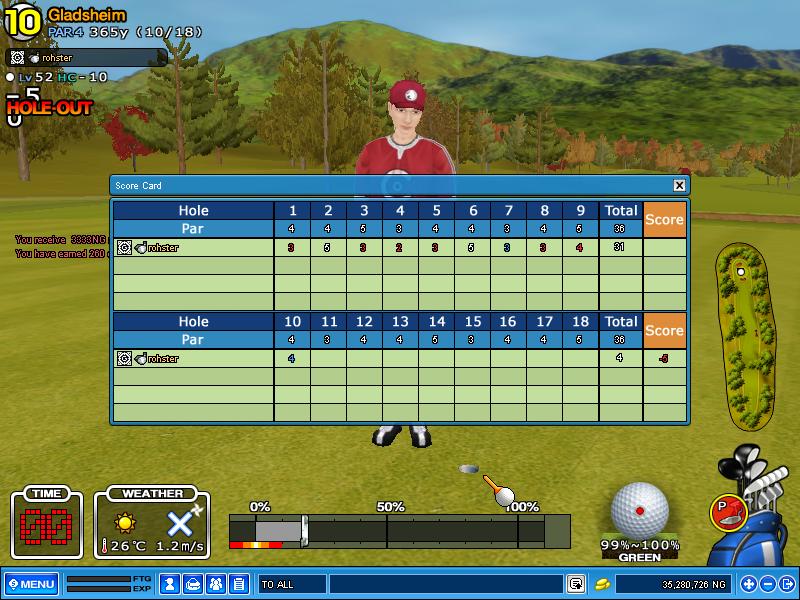Click the gold coins currency icon
This screenshot has width=800, height=600.
[x=603, y=584]
